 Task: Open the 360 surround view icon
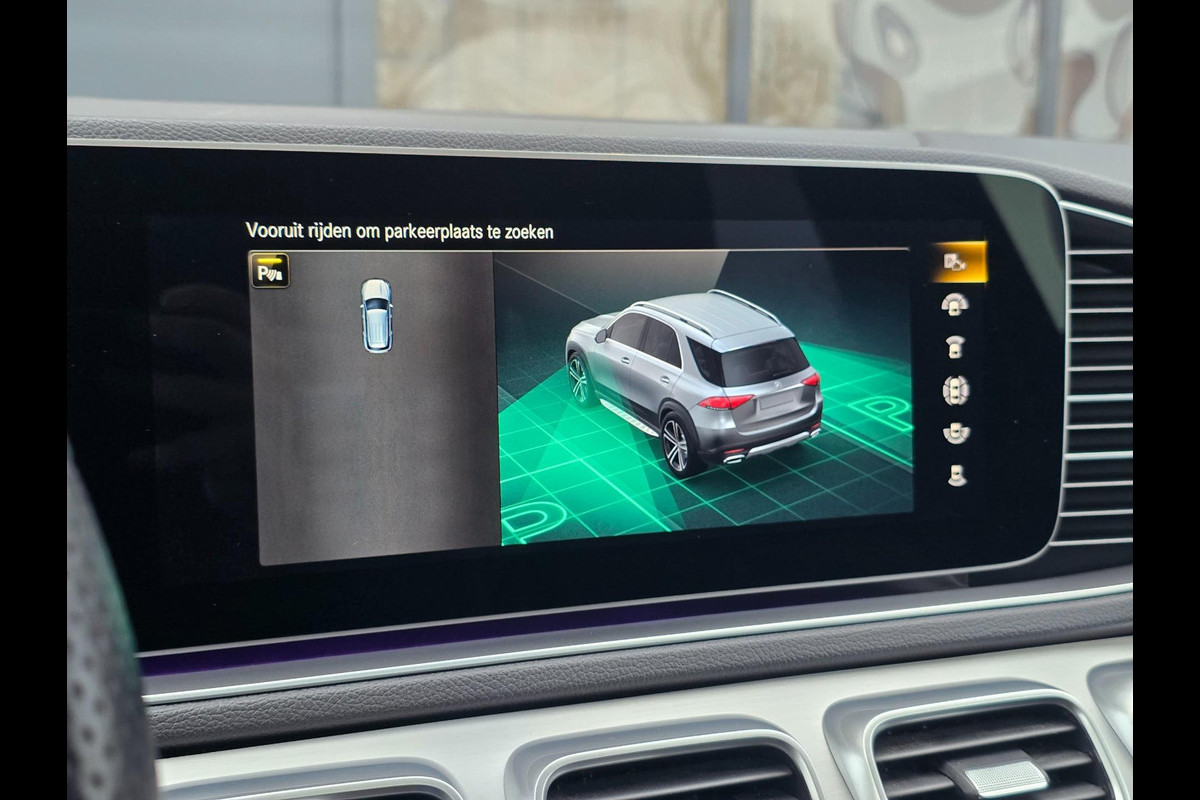(x=956, y=390)
